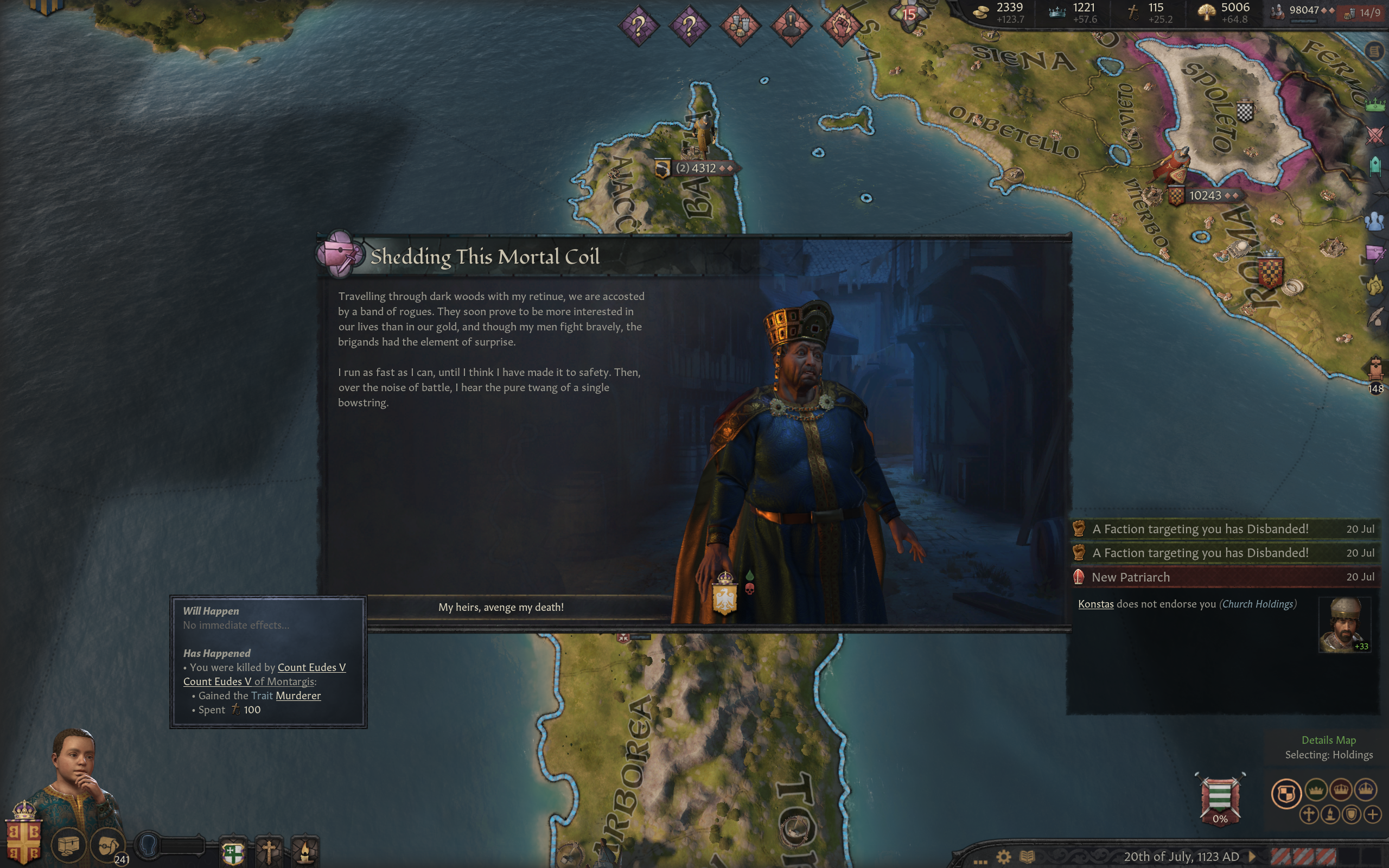Screen dimensions: 1389x868
Task: Open the Count Eudes V link
Action: click(311, 667)
